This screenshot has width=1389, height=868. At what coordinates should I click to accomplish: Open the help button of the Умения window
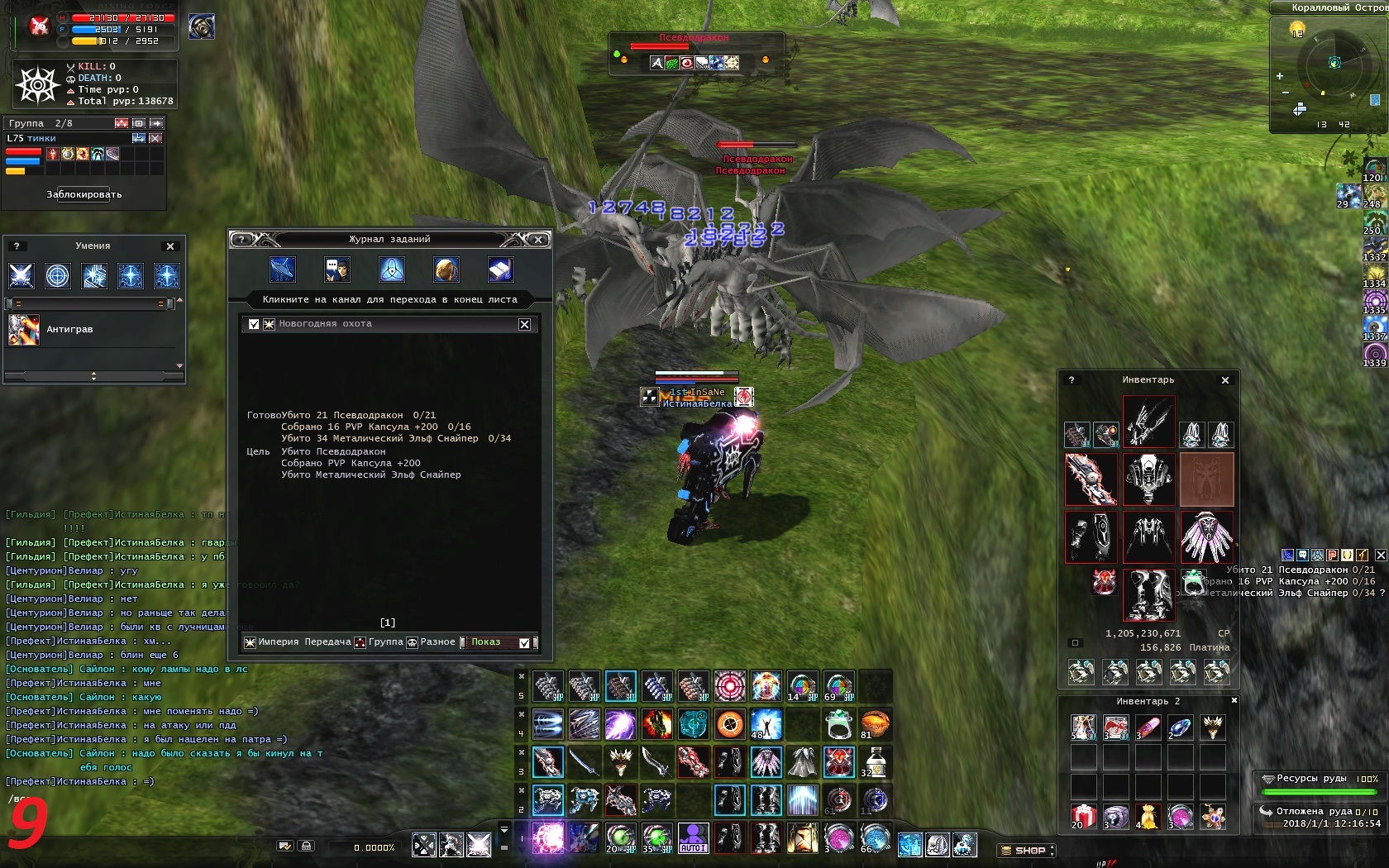tap(17, 246)
